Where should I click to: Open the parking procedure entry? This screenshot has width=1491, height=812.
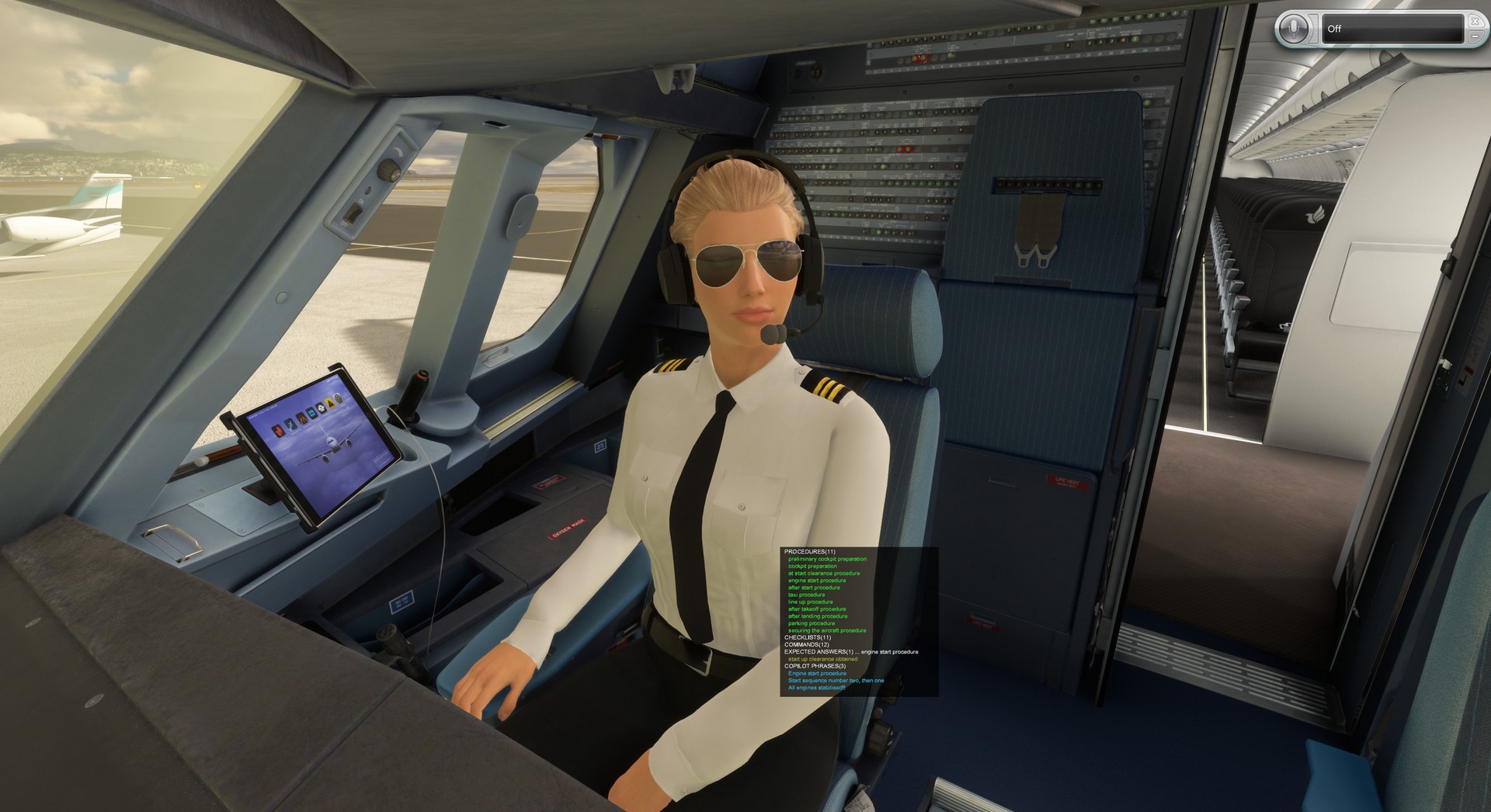(812, 623)
